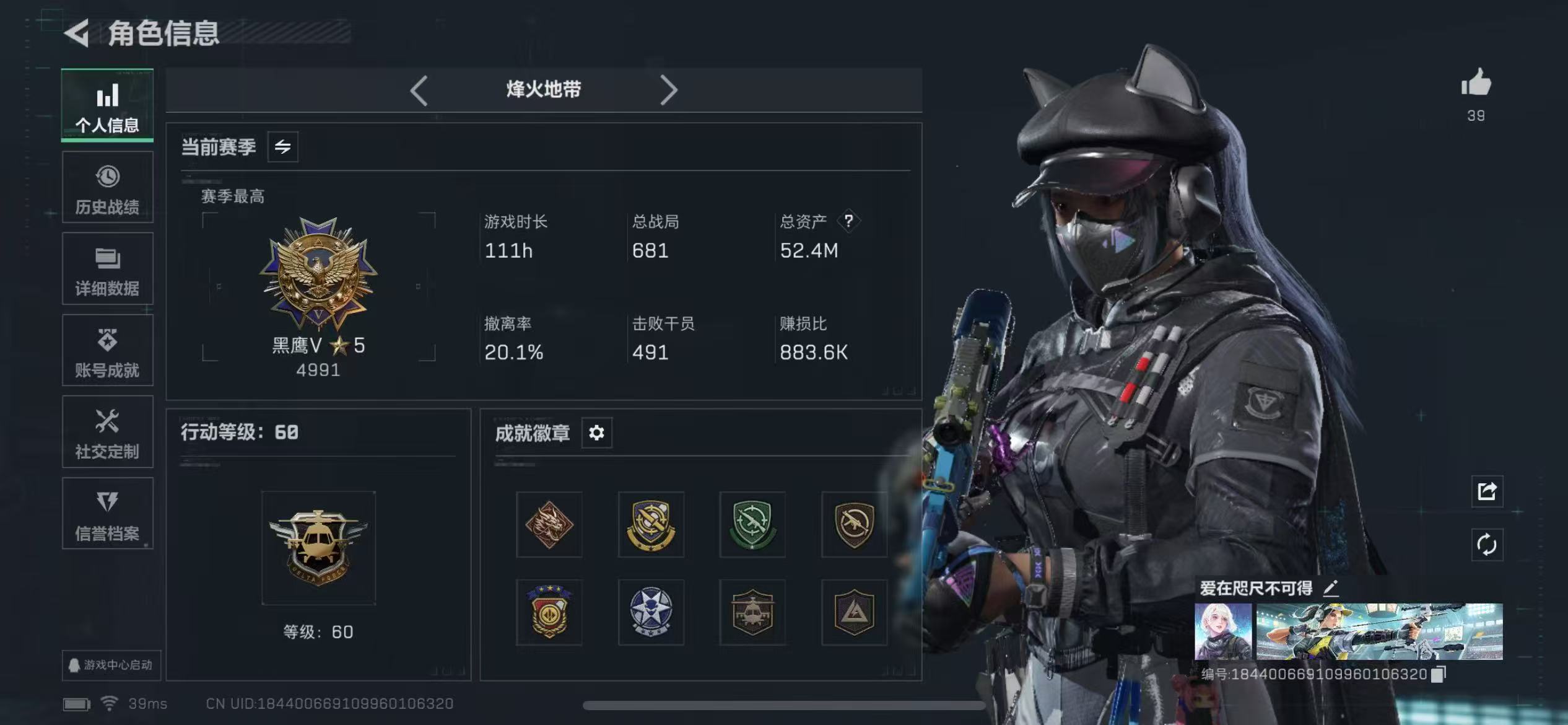
Task: Select the 个人信息 tab
Action: [107, 105]
